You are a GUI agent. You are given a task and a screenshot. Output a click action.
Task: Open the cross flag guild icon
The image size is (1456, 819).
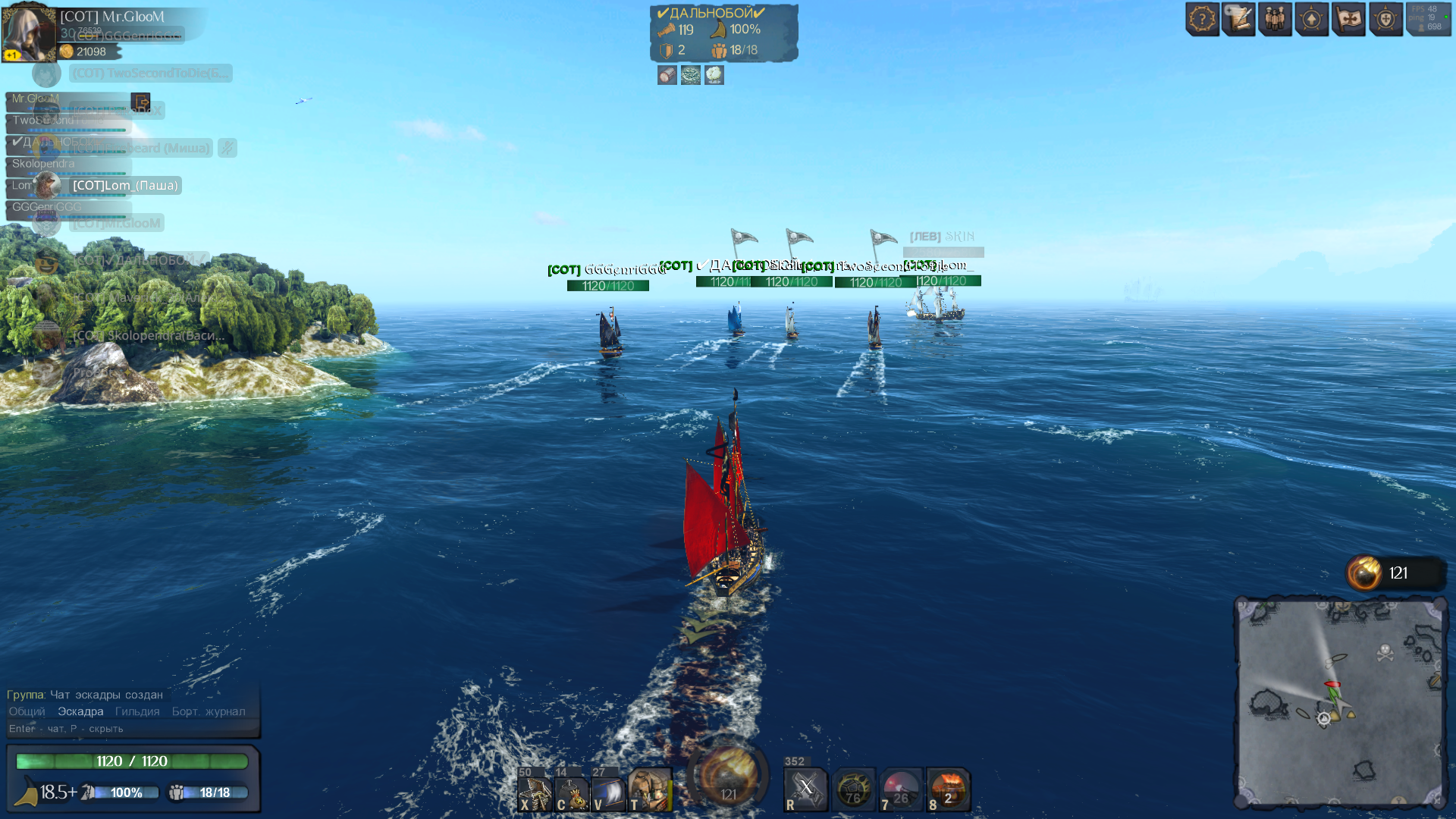tap(1349, 19)
